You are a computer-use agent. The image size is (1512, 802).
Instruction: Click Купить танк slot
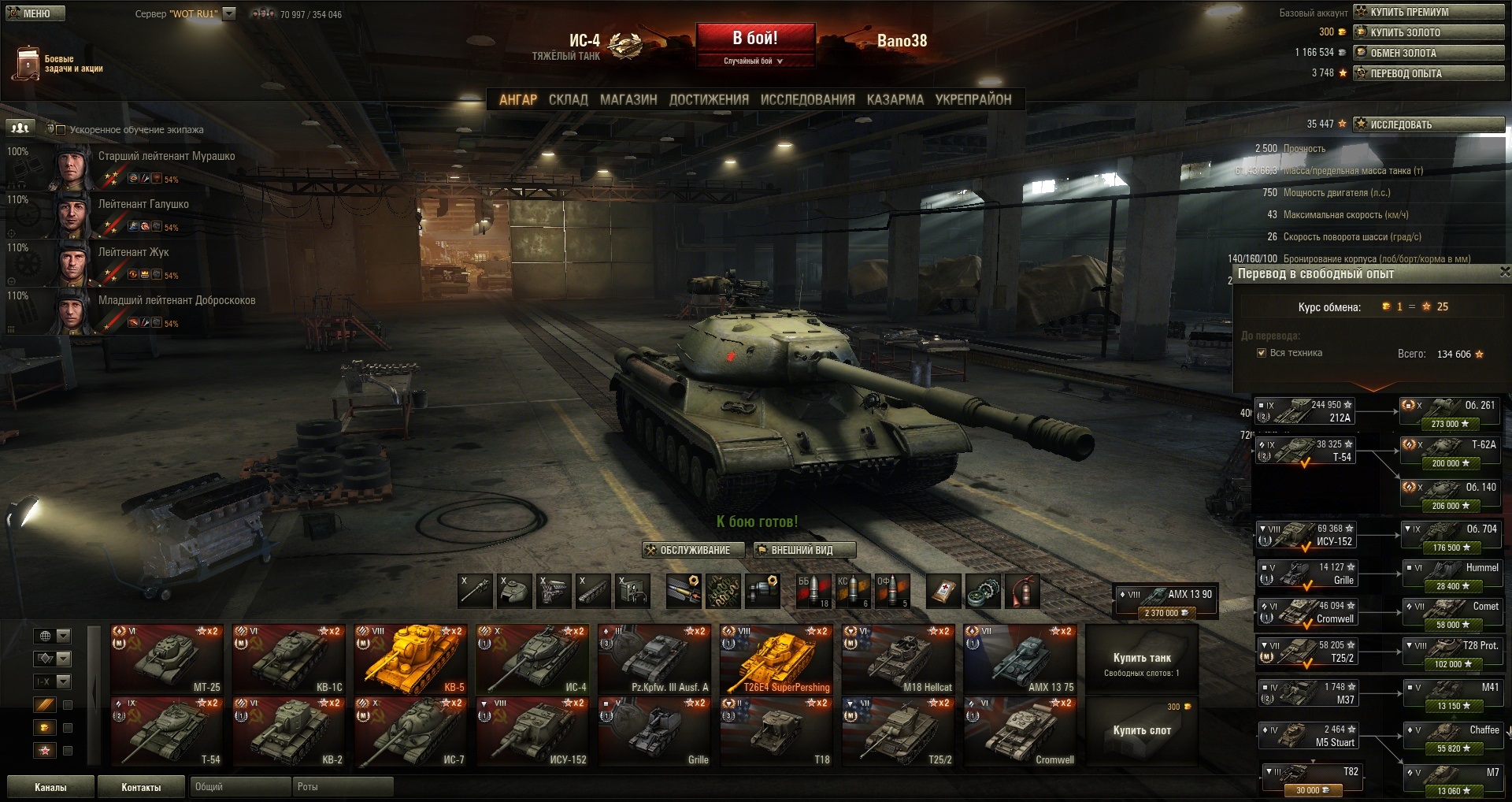(x=1141, y=659)
